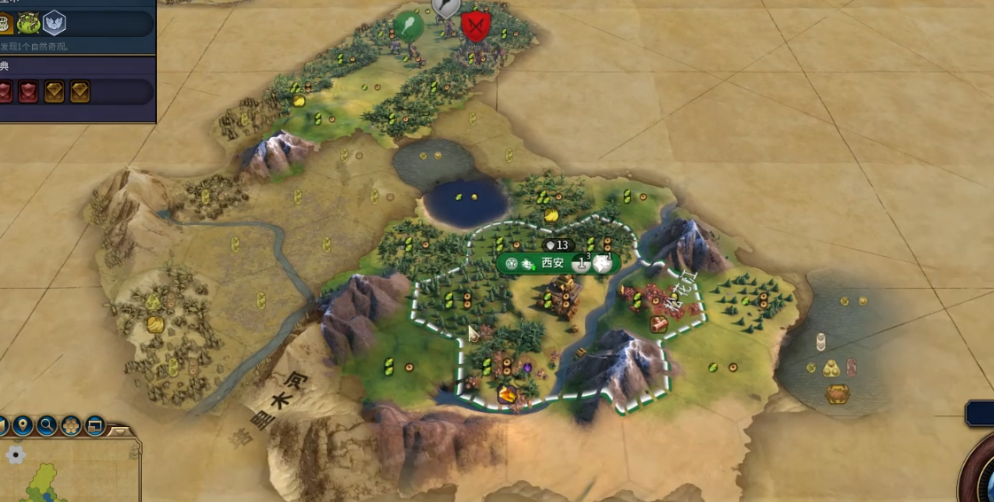This screenshot has width=994, height=502.
Task: Select the red crossed-swords barbarian unit flag
Action: tap(475, 24)
